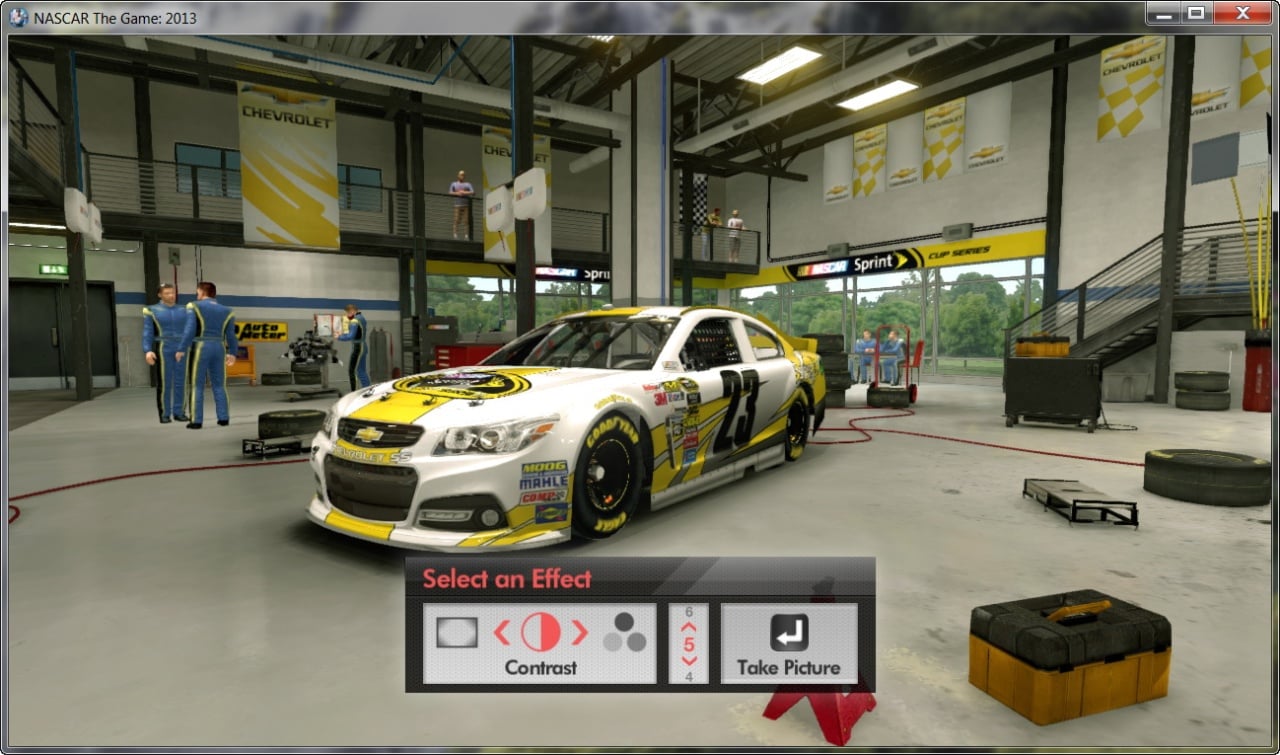This screenshot has height=755, width=1280.
Task: Click the Take Picture button
Action: [x=789, y=644]
